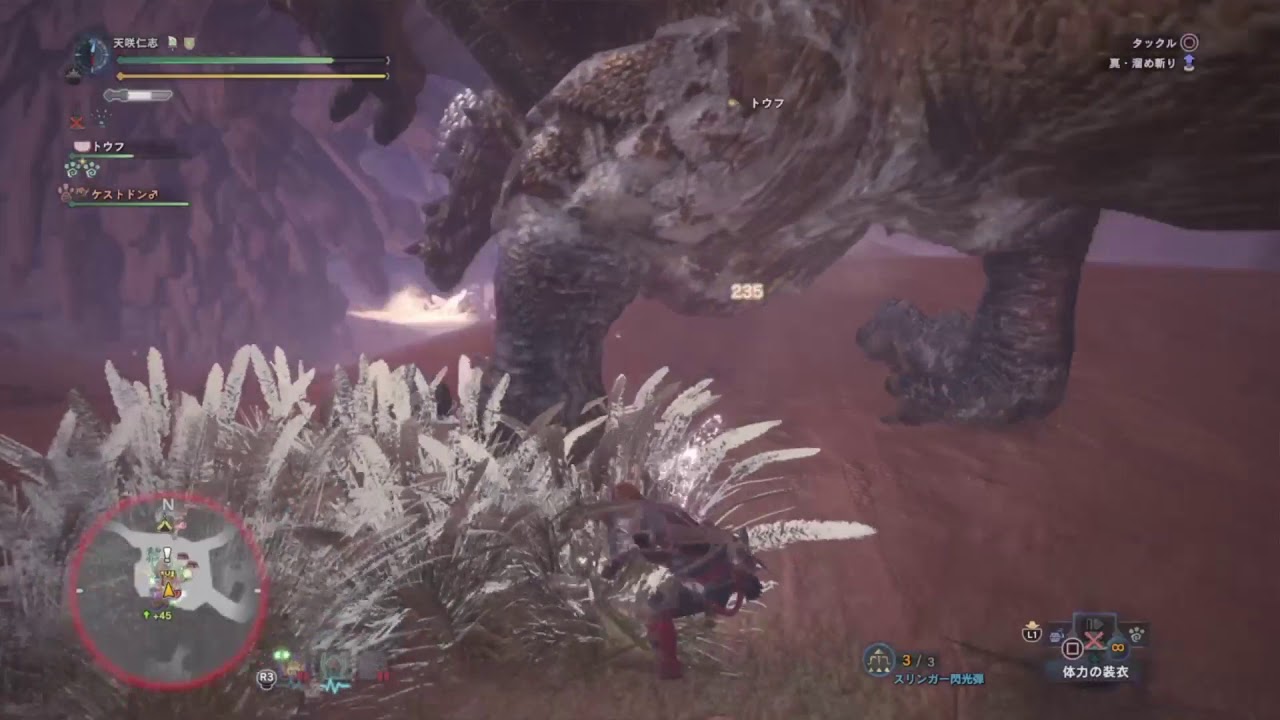
Task: Click the Palico paw icon right of the item bar
Action: click(x=1136, y=634)
